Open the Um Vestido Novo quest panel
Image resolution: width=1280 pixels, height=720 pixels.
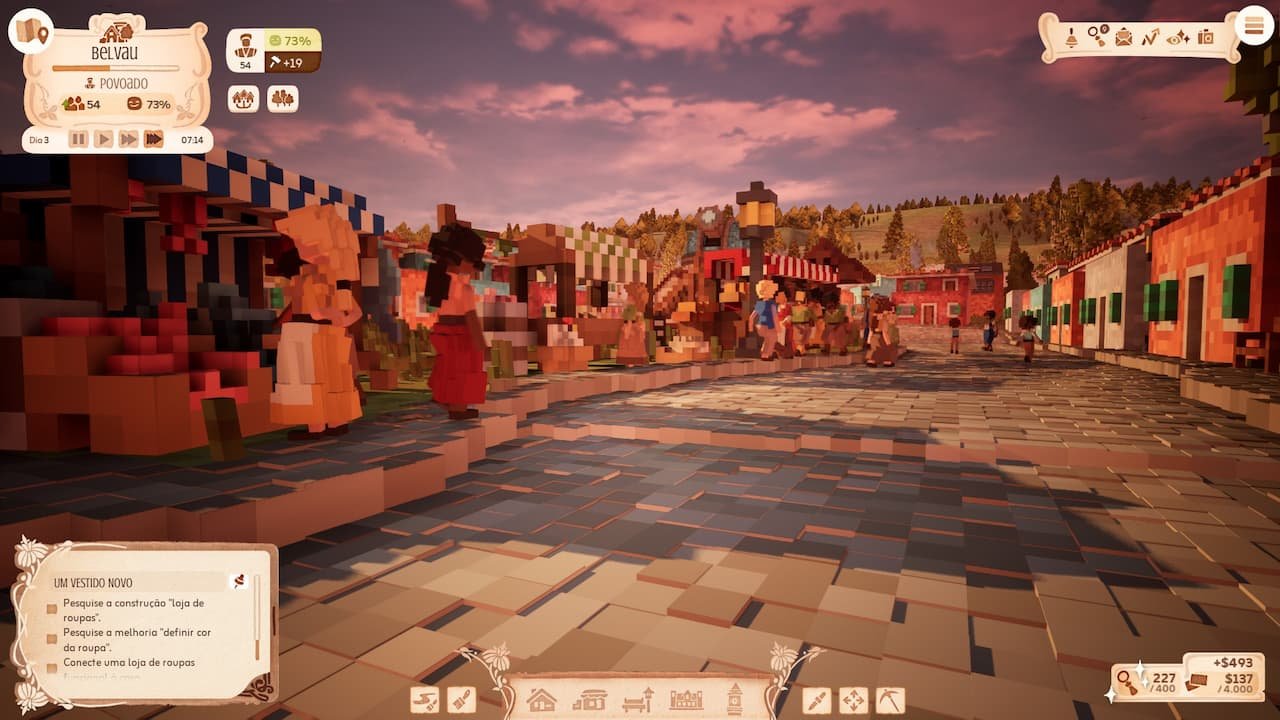(140, 582)
